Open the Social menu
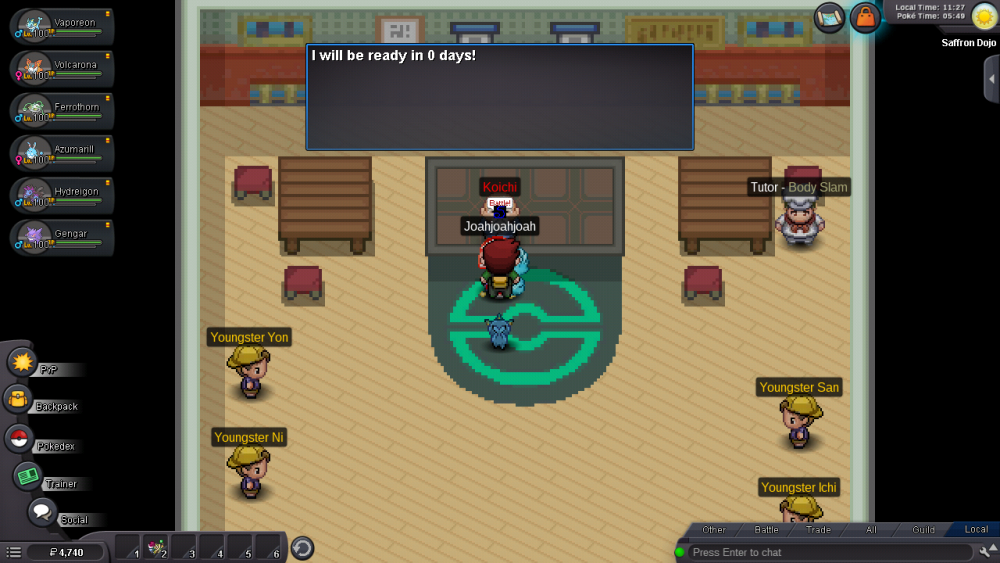The height and width of the screenshot is (563, 1000). pos(42,512)
